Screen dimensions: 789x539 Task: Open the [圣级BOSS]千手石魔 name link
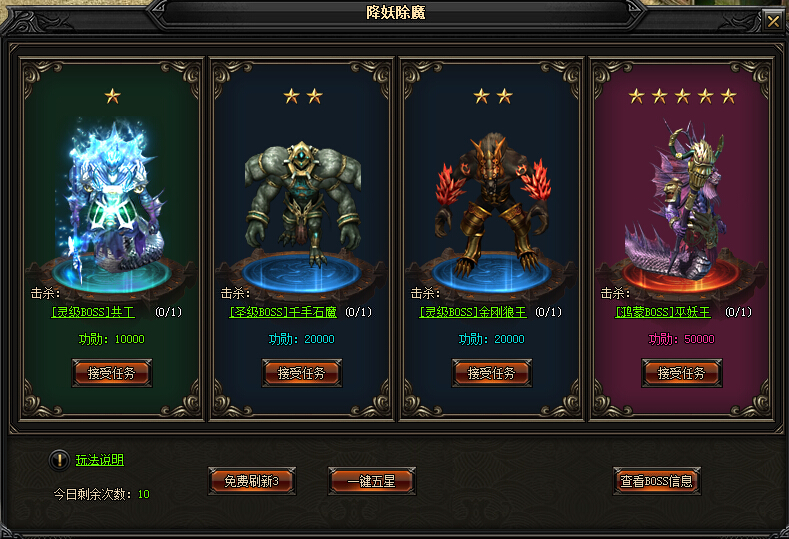pyautogui.click(x=283, y=312)
